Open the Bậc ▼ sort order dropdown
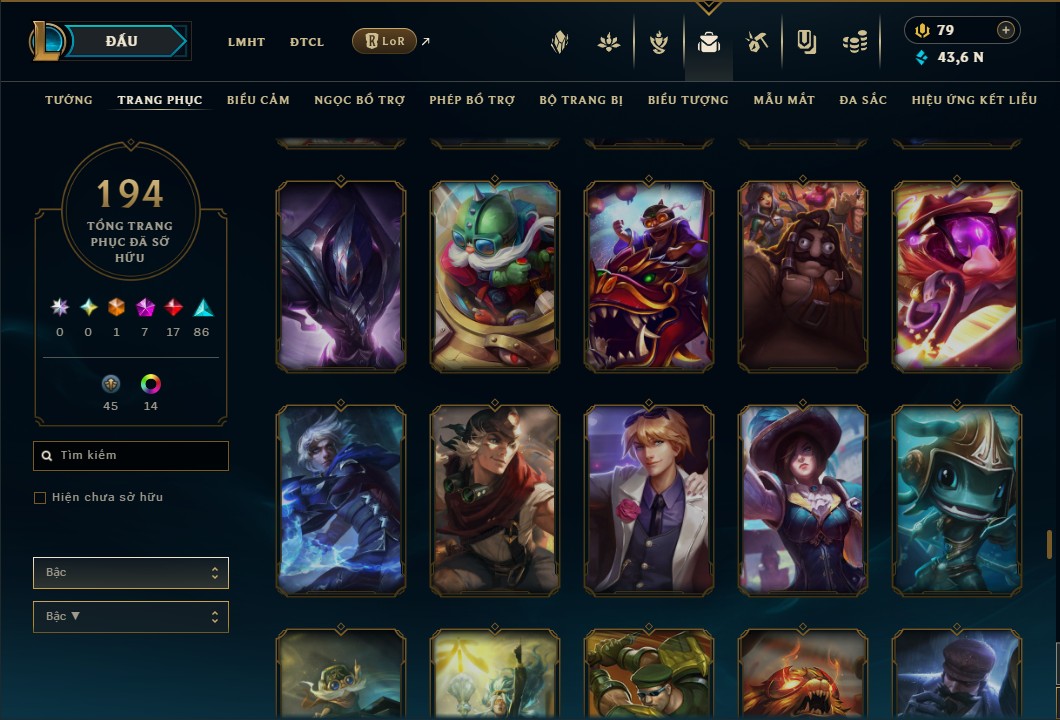1060x720 pixels. pyautogui.click(x=131, y=617)
